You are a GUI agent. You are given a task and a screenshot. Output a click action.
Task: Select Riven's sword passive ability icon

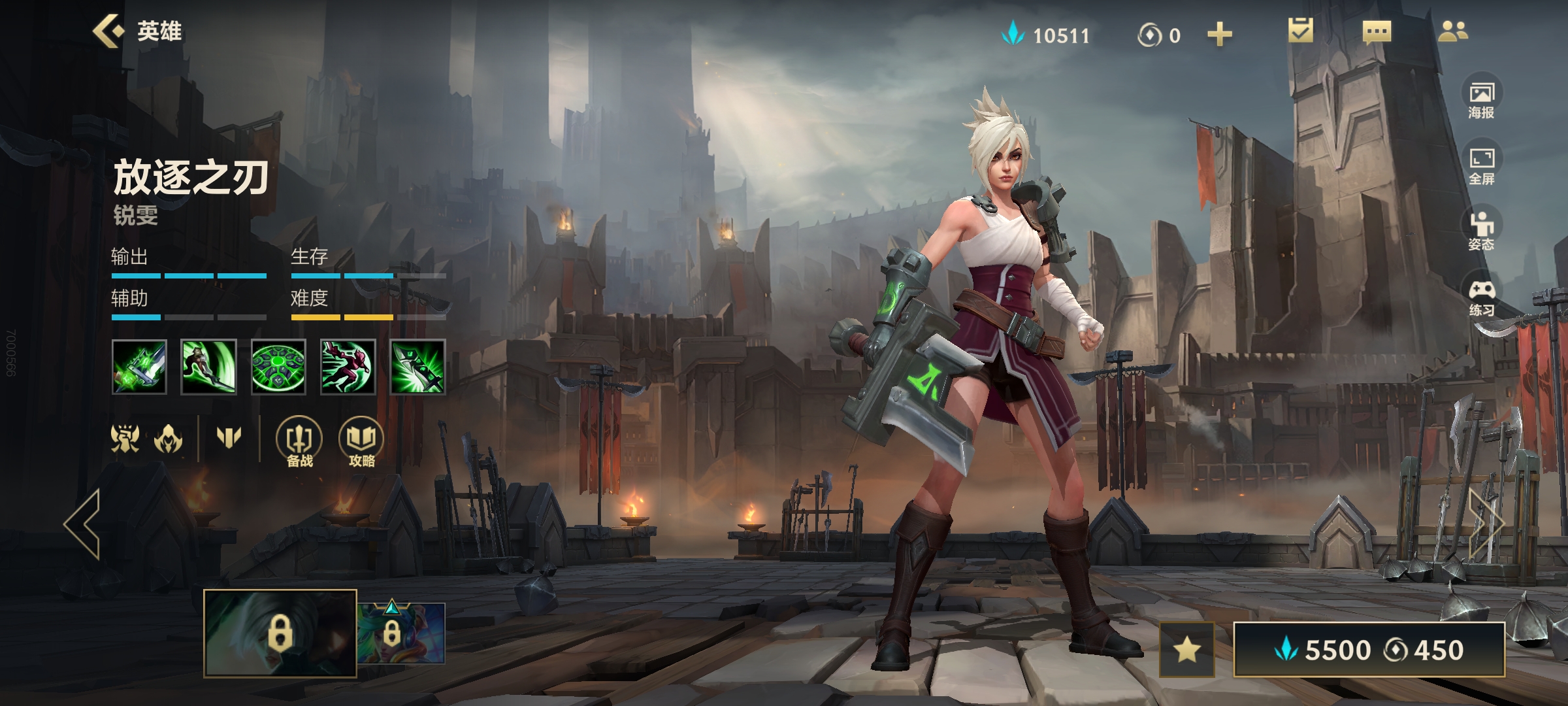tap(139, 367)
